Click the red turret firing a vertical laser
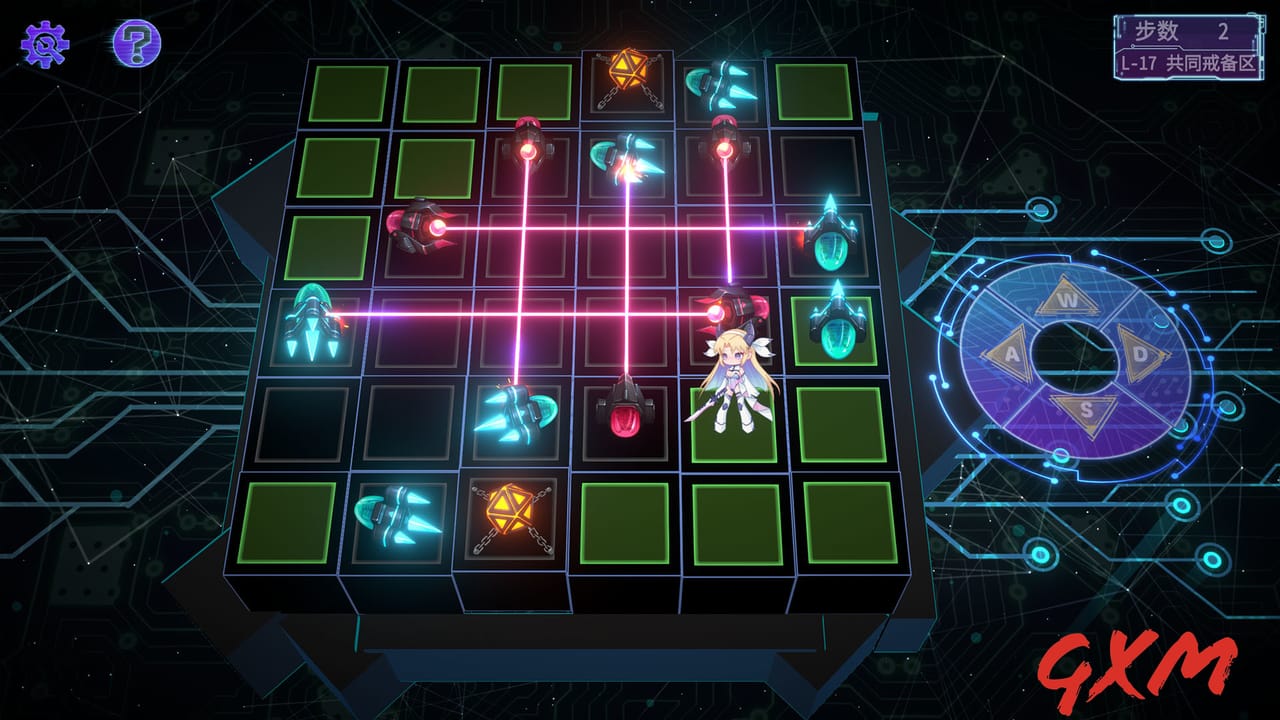The width and height of the screenshot is (1280, 720). 526,150
